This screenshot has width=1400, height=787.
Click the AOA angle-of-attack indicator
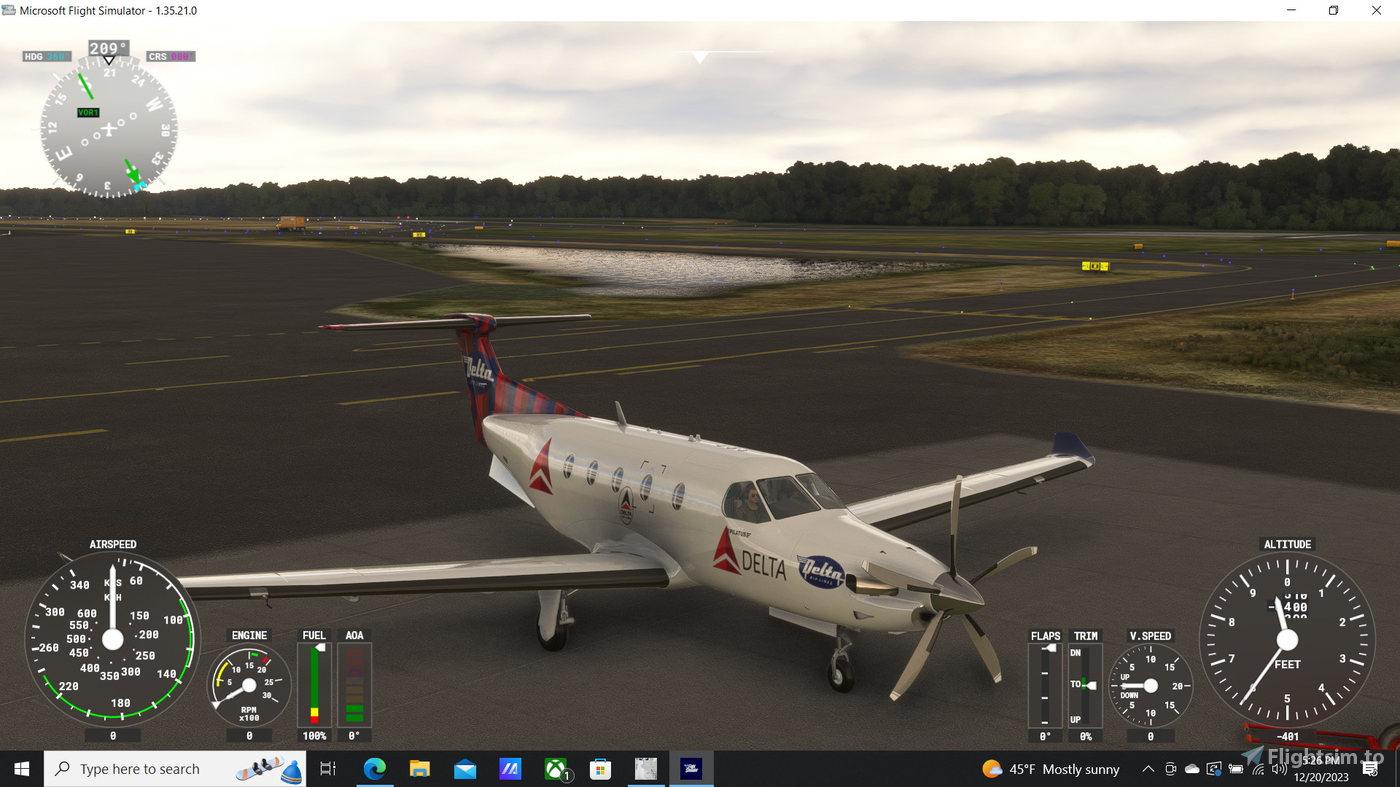354,684
